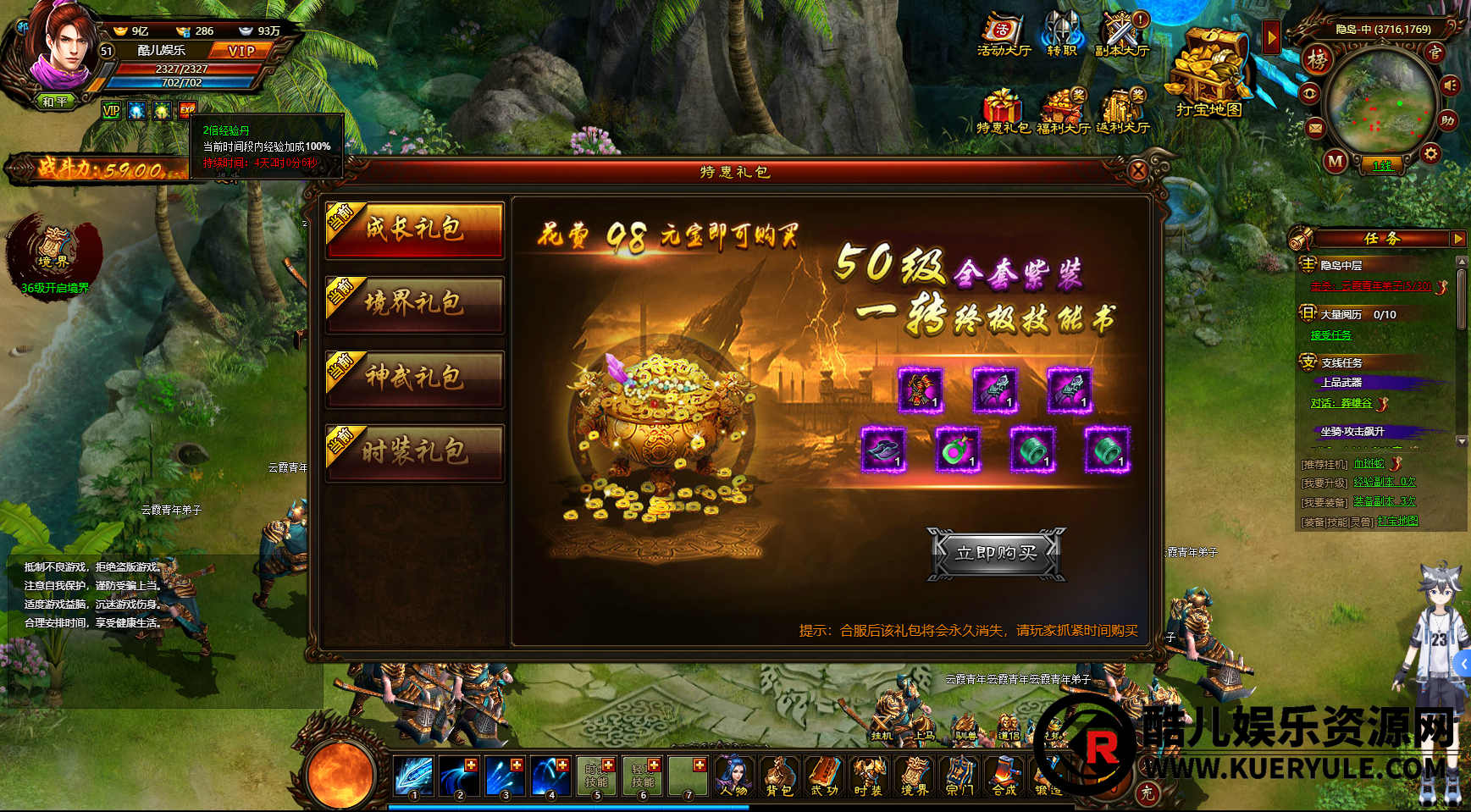The height and width of the screenshot is (812, 1471).
Task: Open the 转职 class change icon
Action: [x=1061, y=35]
